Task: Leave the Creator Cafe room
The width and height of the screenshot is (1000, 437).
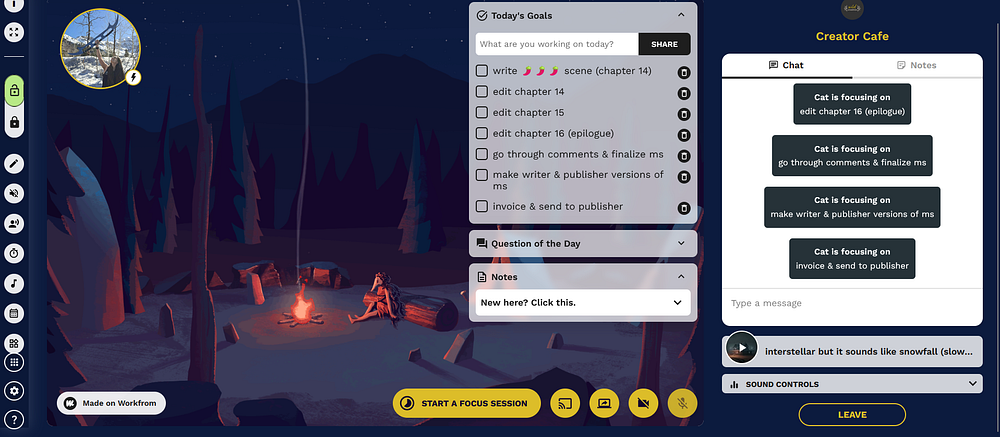Action: tap(852, 414)
